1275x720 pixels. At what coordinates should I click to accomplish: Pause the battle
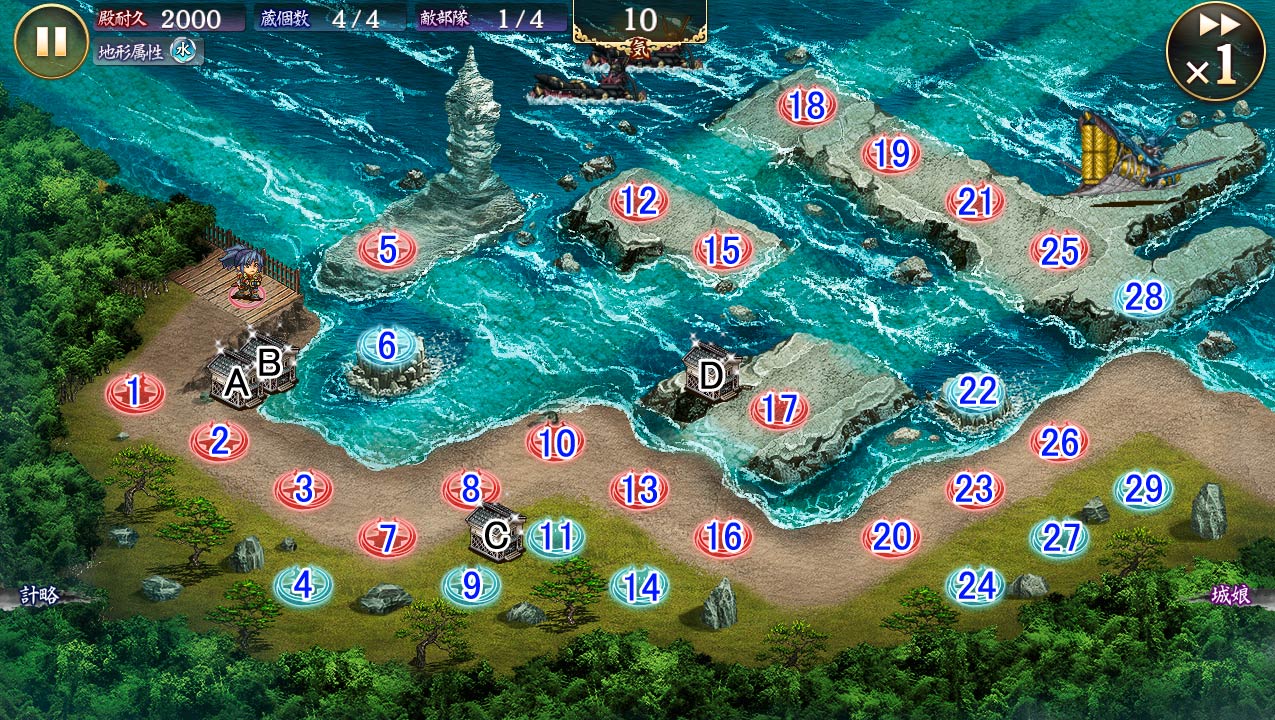51,41
